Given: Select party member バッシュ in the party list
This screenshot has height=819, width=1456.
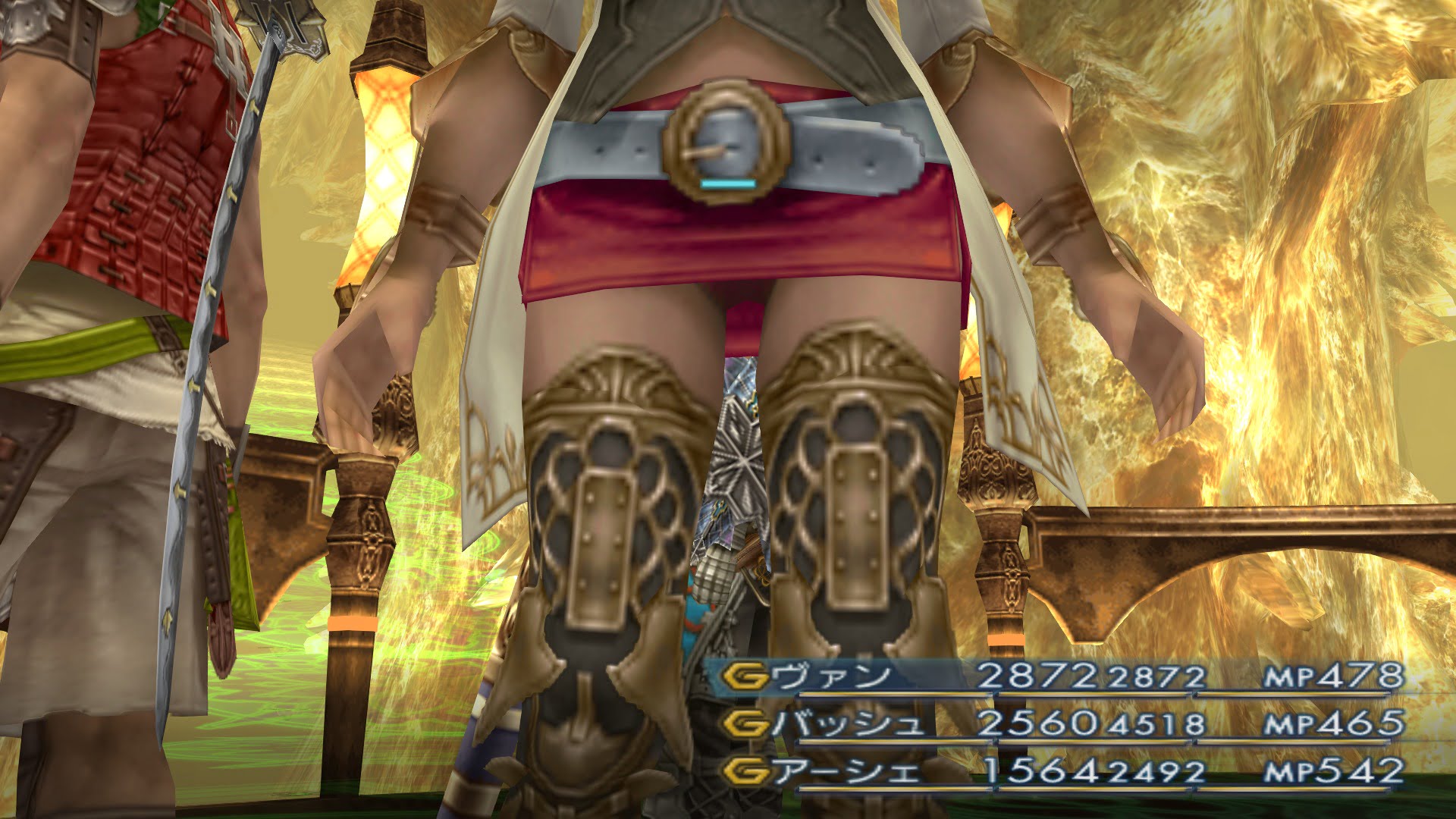Looking at the screenshot, I should coord(849,724).
